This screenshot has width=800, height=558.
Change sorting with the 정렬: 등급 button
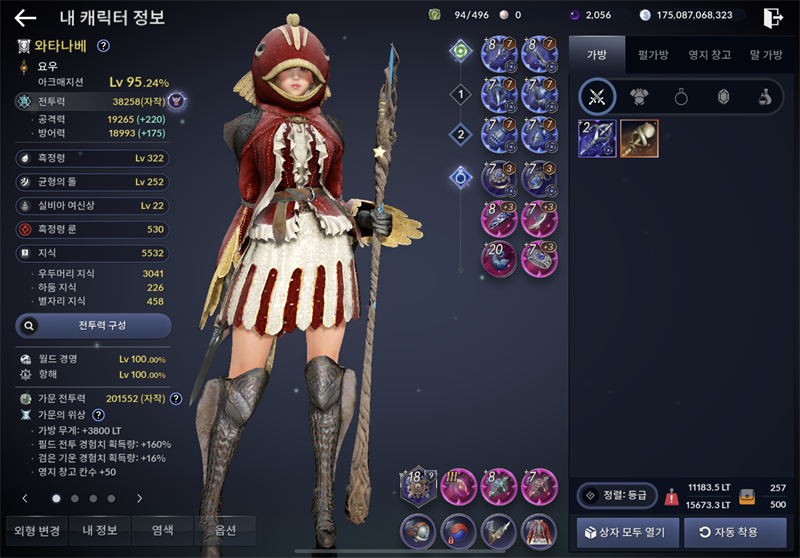tap(615, 495)
